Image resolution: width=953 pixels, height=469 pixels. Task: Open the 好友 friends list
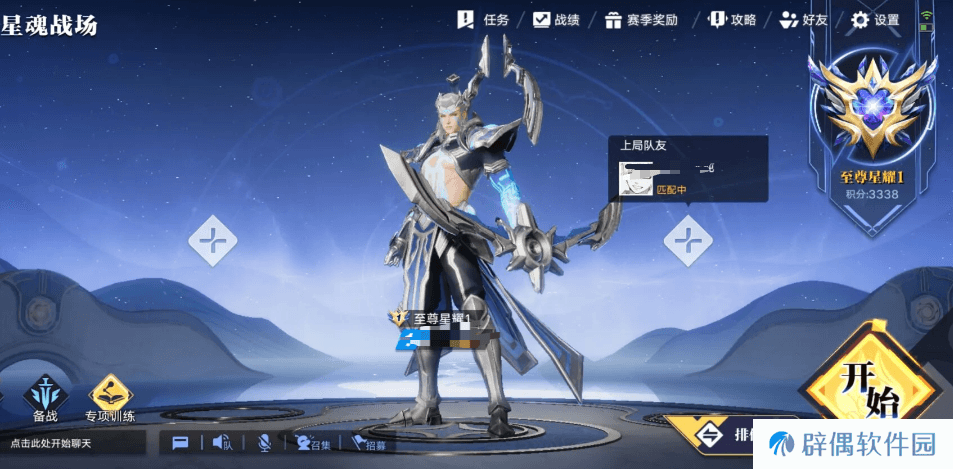pos(804,19)
